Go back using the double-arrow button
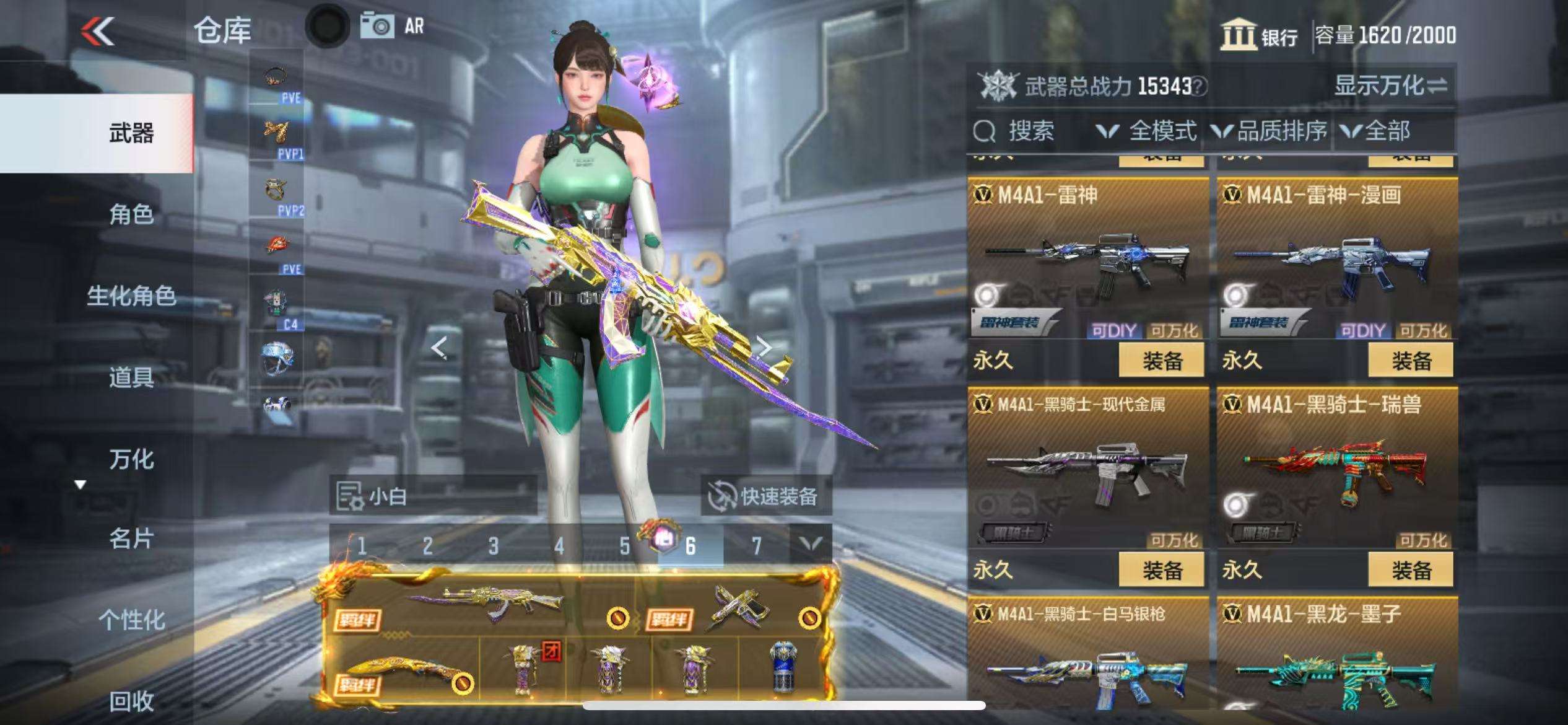1568x725 pixels. [98, 31]
